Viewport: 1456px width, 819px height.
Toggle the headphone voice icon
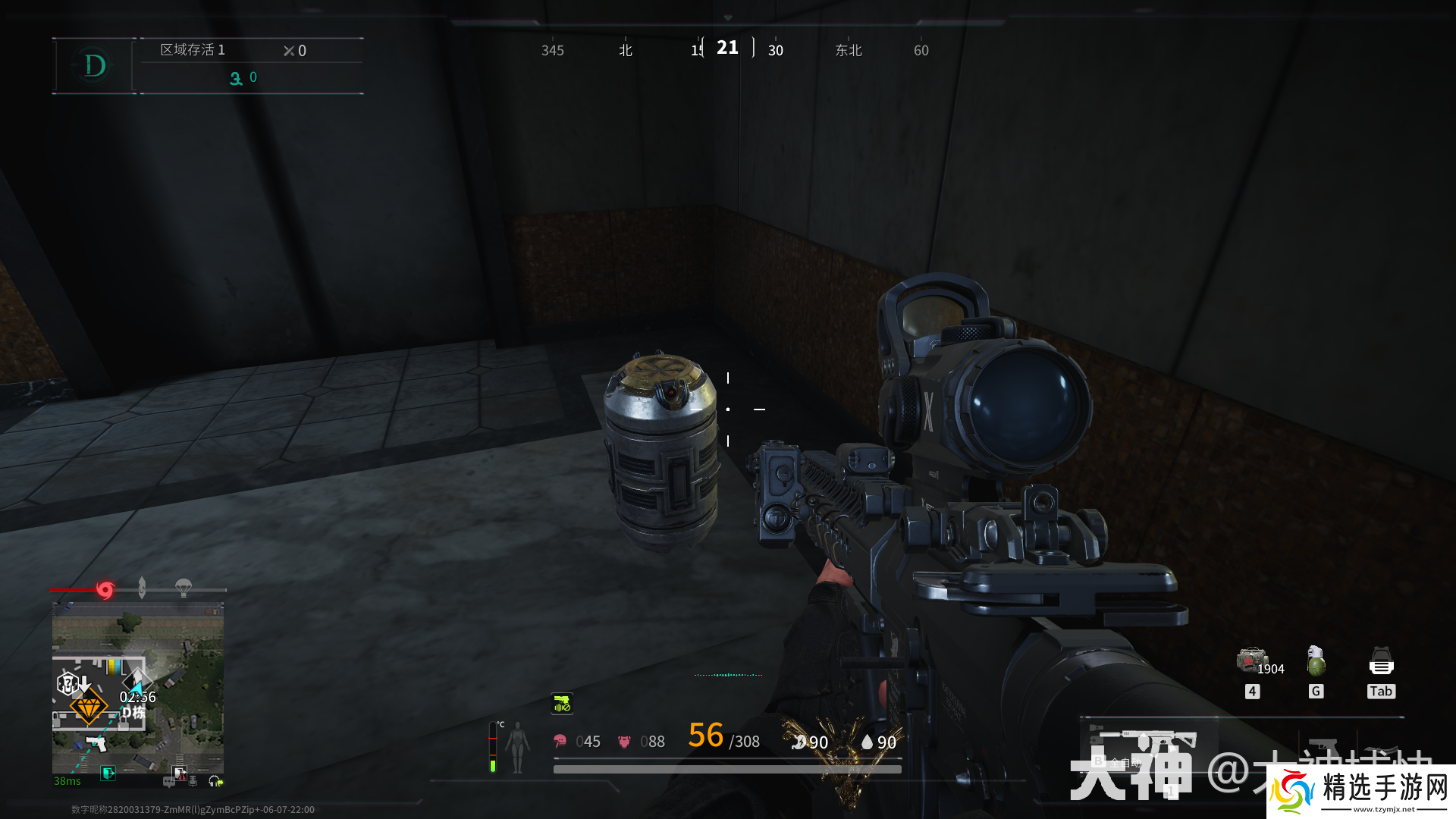coord(215,781)
